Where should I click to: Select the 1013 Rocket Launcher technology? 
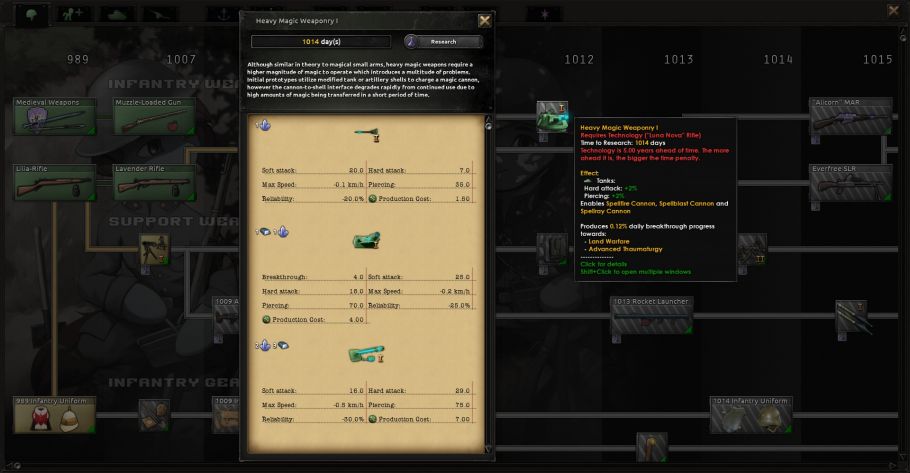[x=651, y=315]
